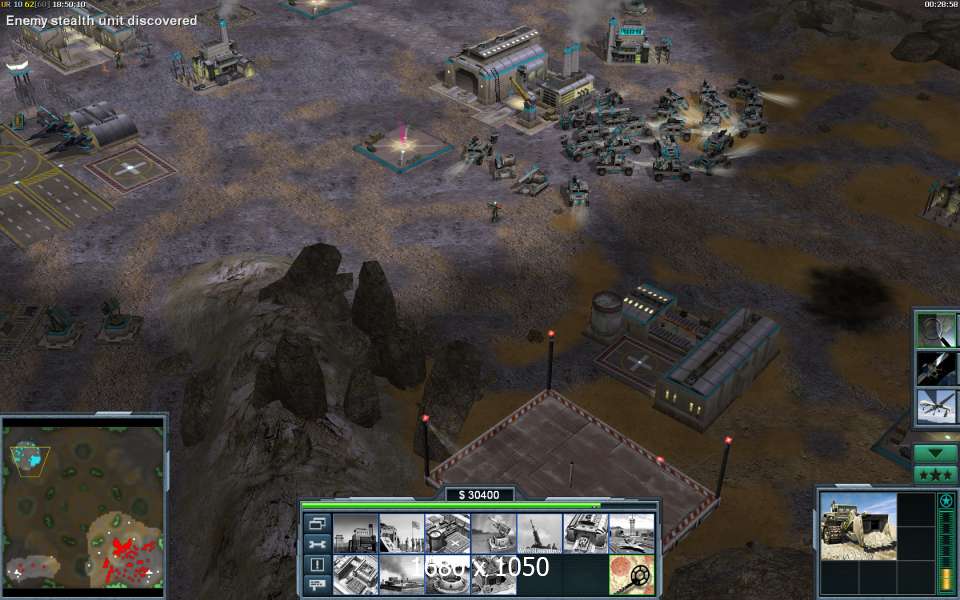Collapse the powers panel with the down arrow

click(x=936, y=453)
